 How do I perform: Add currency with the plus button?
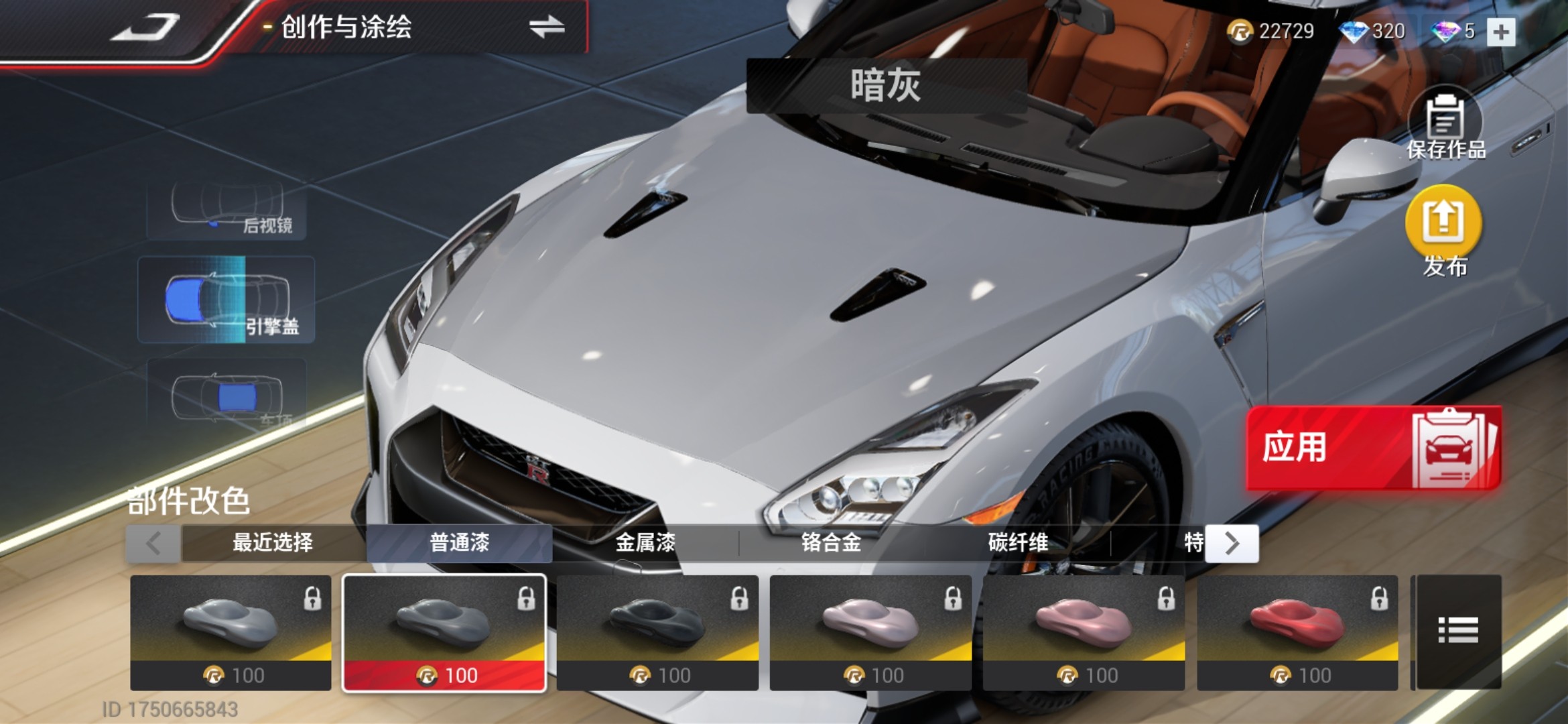point(1500,32)
